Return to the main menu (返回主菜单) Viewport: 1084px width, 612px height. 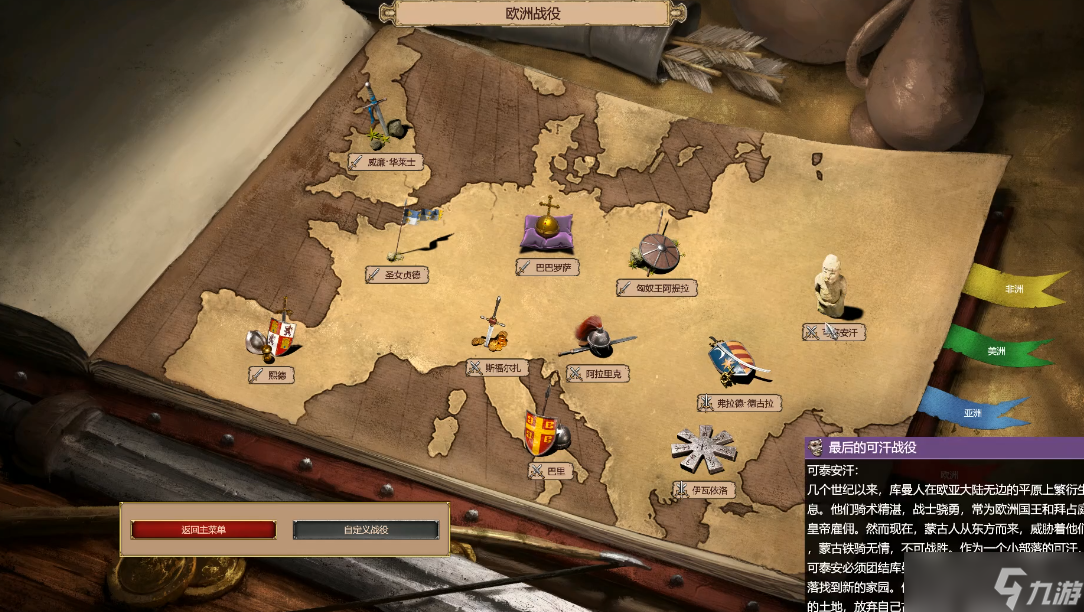coord(203,530)
